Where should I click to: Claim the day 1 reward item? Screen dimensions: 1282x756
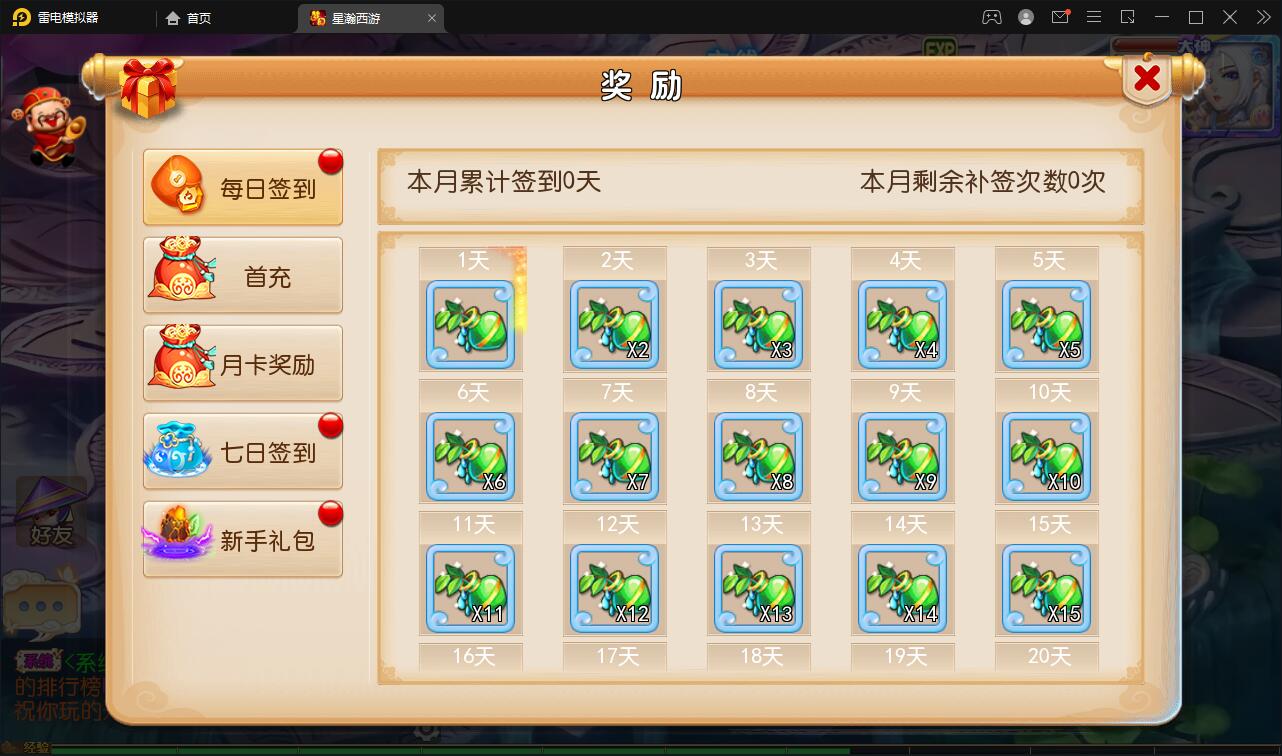[470, 325]
